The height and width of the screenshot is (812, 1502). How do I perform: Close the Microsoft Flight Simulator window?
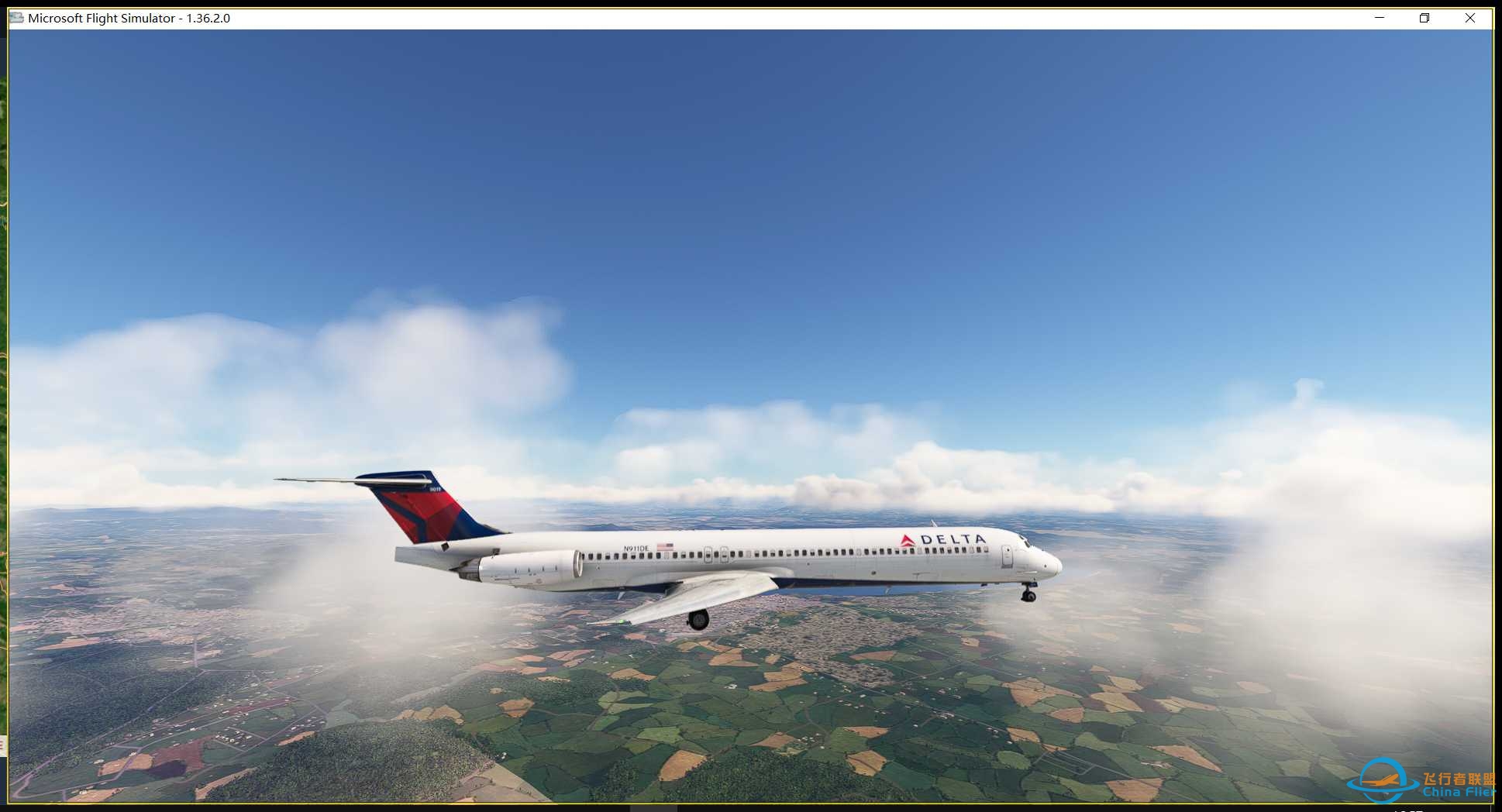click(x=1469, y=18)
